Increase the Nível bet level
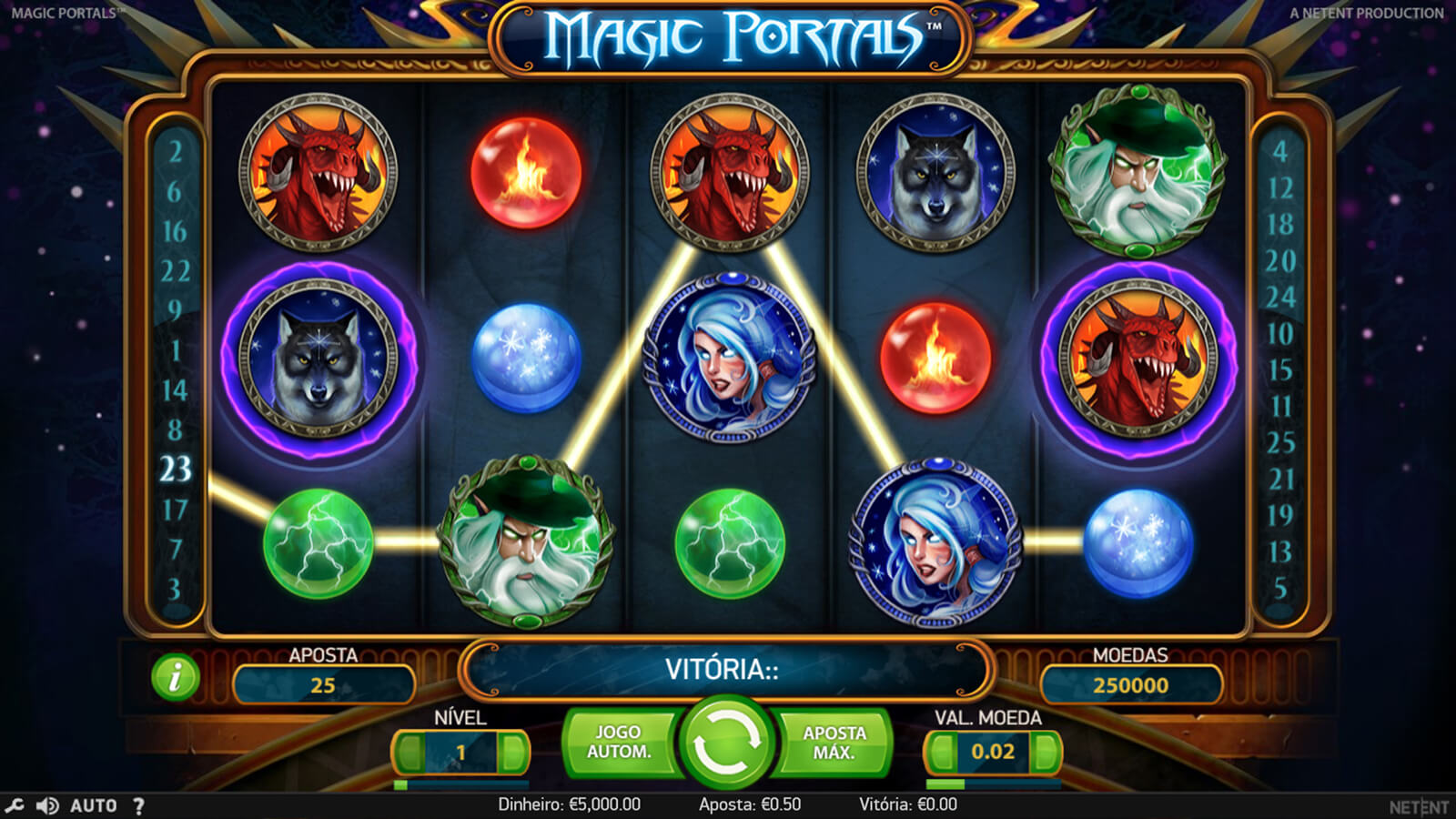This screenshot has width=1456, height=819. [512, 753]
